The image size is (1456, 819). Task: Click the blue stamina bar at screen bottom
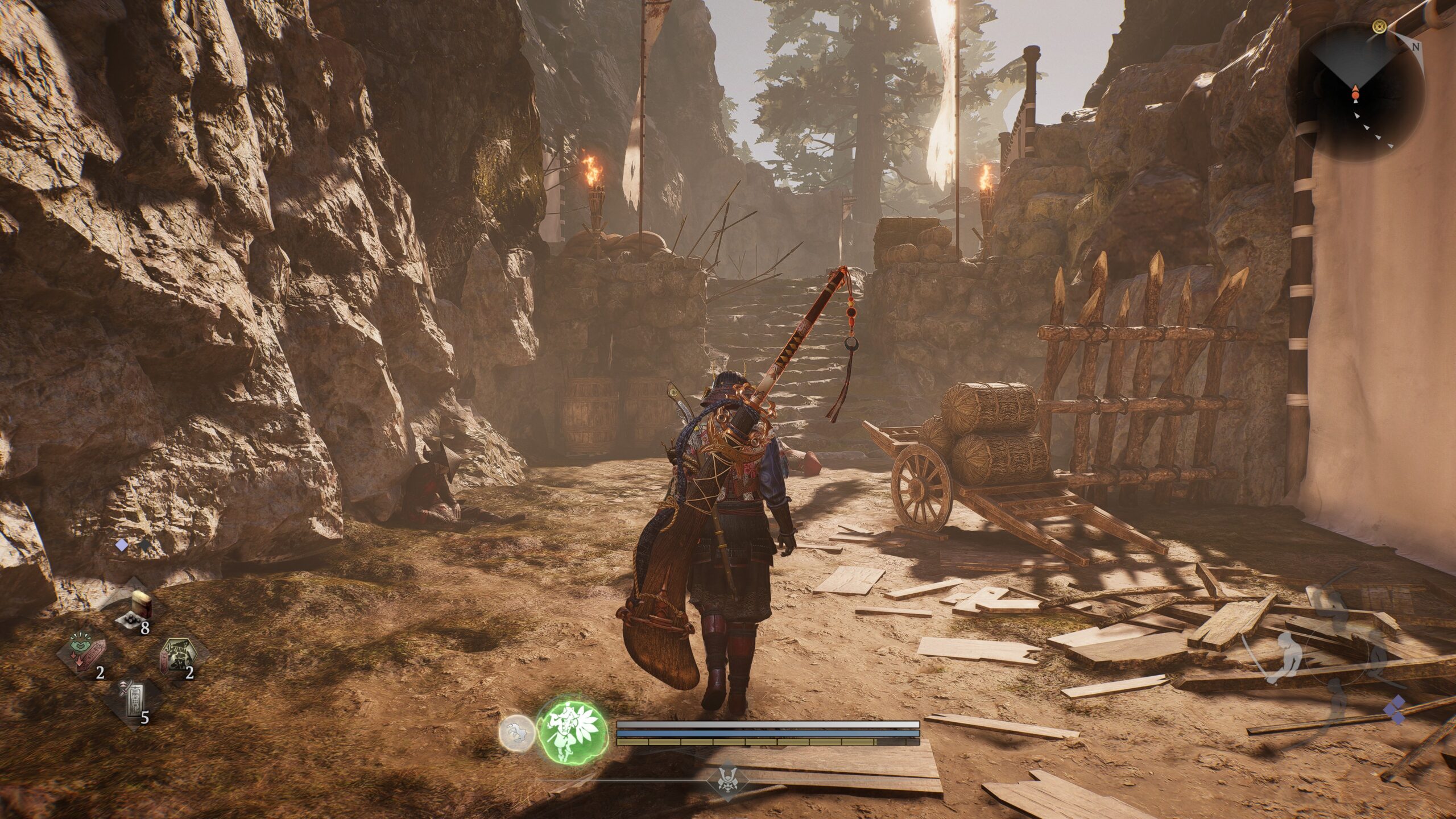point(768,733)
